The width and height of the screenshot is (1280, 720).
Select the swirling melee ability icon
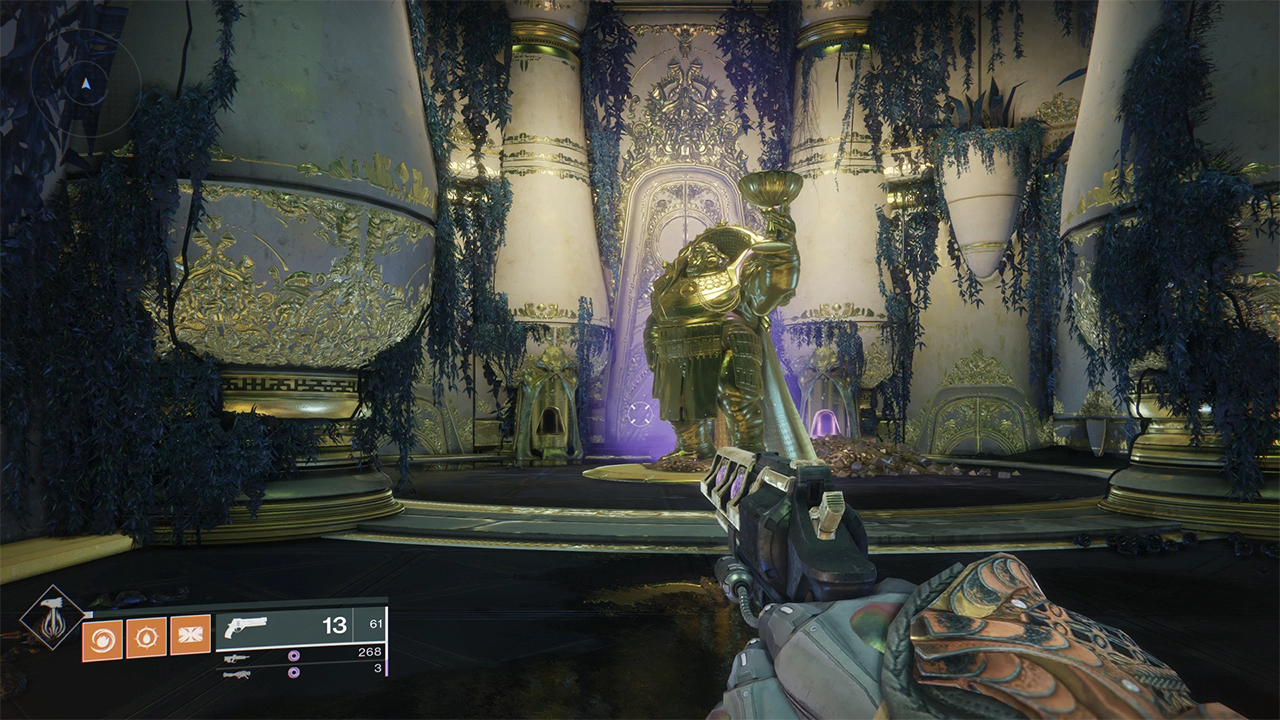101,639
